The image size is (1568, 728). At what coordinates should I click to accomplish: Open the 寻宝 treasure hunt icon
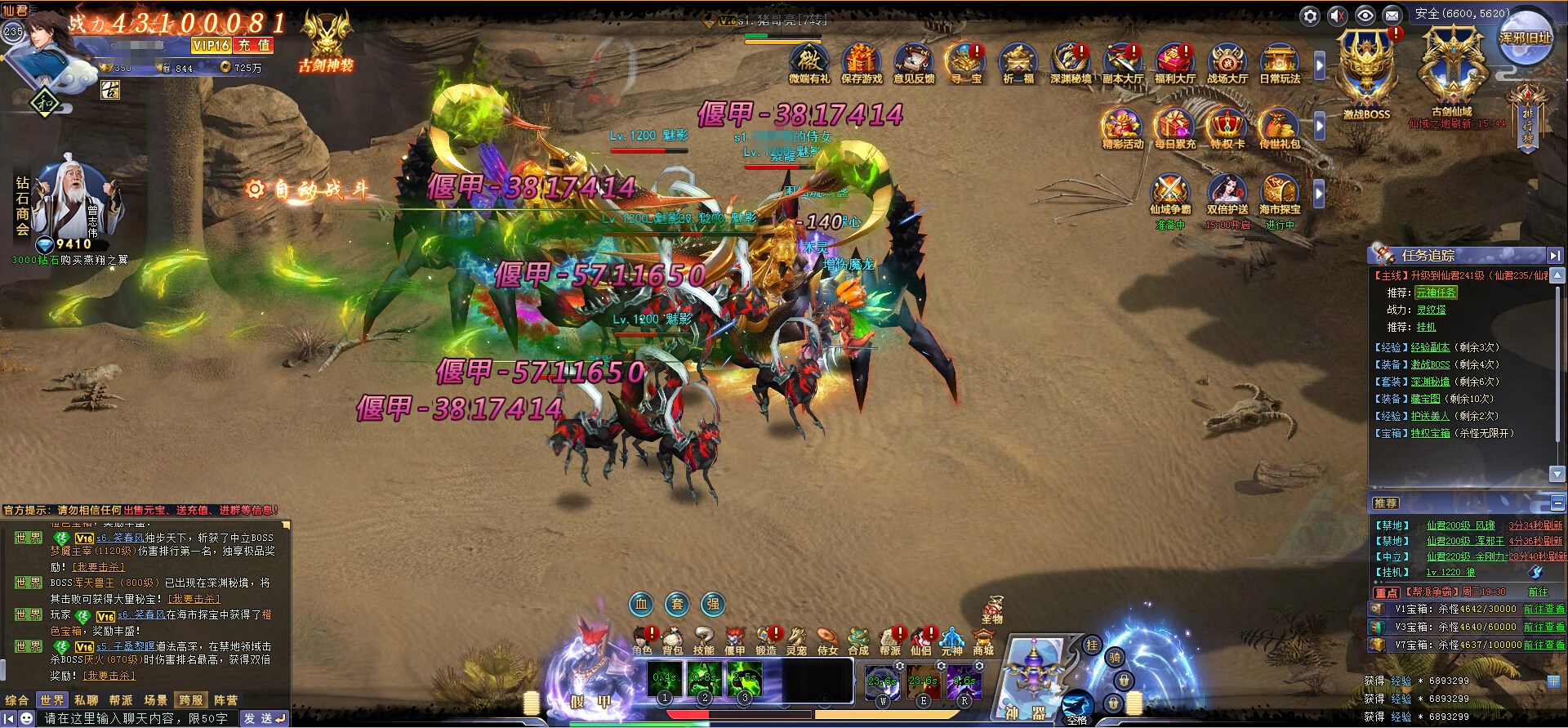[x=965, y=64]
